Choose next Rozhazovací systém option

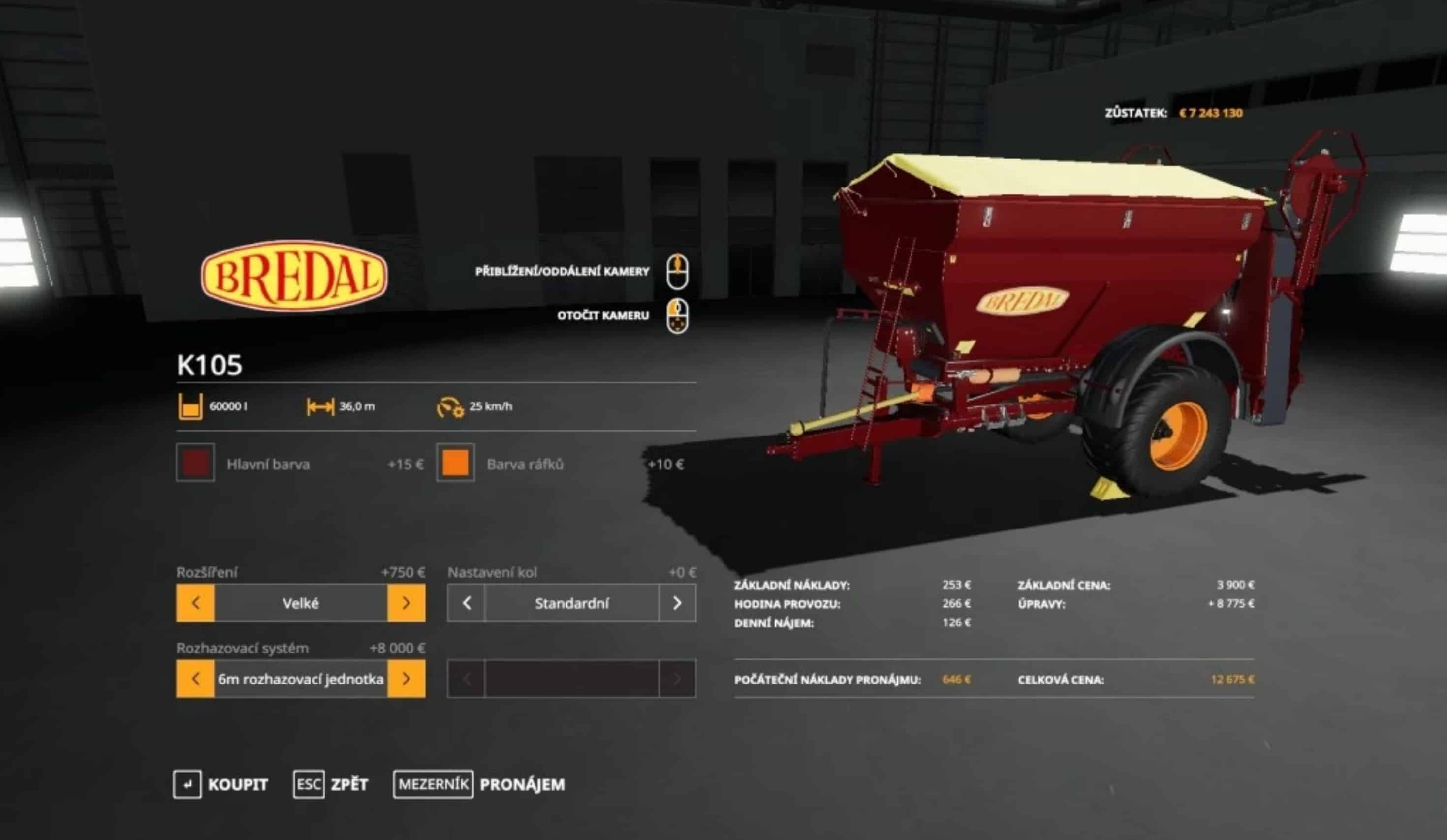tap(407, 679)
